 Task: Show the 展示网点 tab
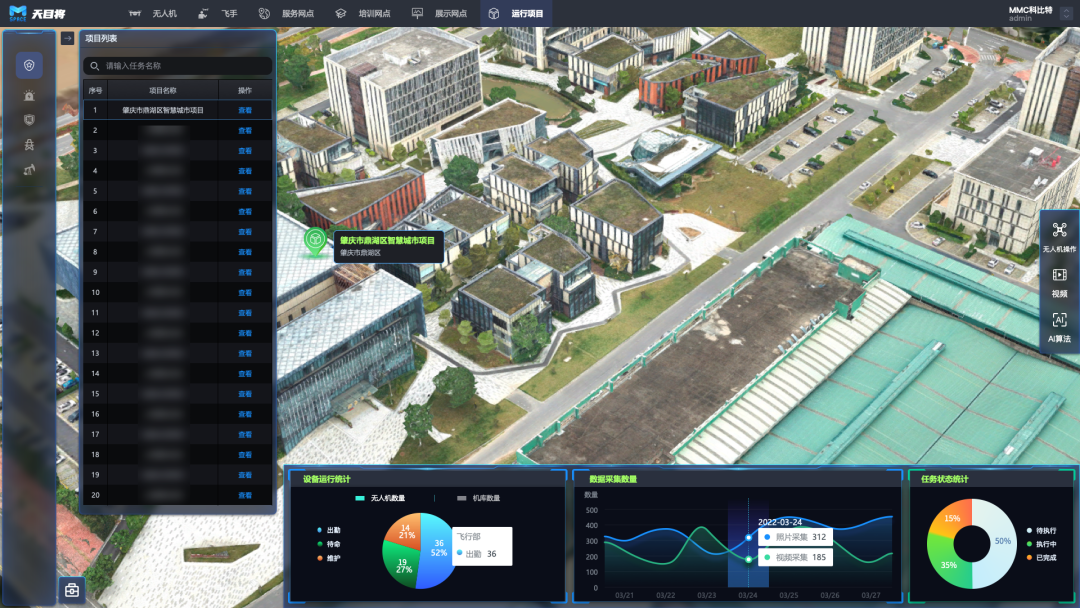point(440,14)
